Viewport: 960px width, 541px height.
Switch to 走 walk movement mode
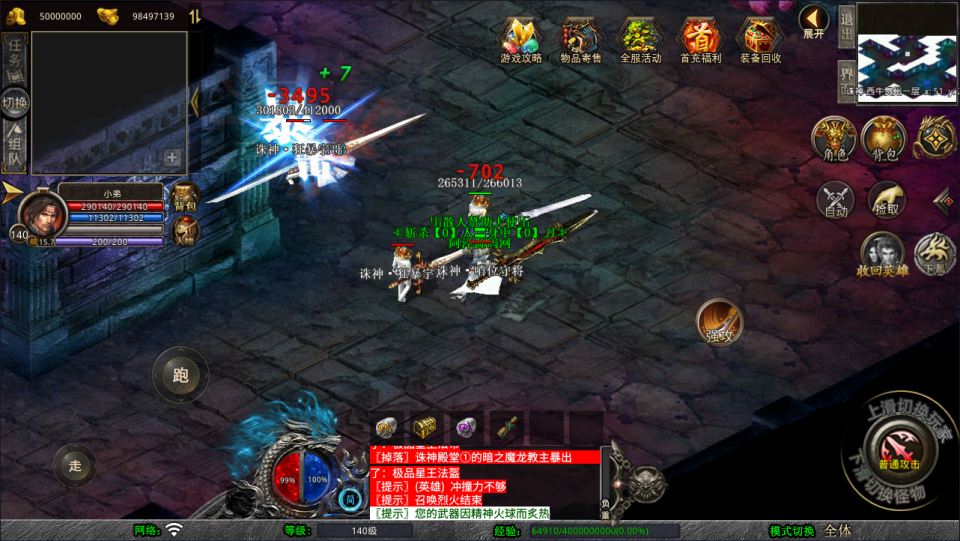click(x=74, y=464)
